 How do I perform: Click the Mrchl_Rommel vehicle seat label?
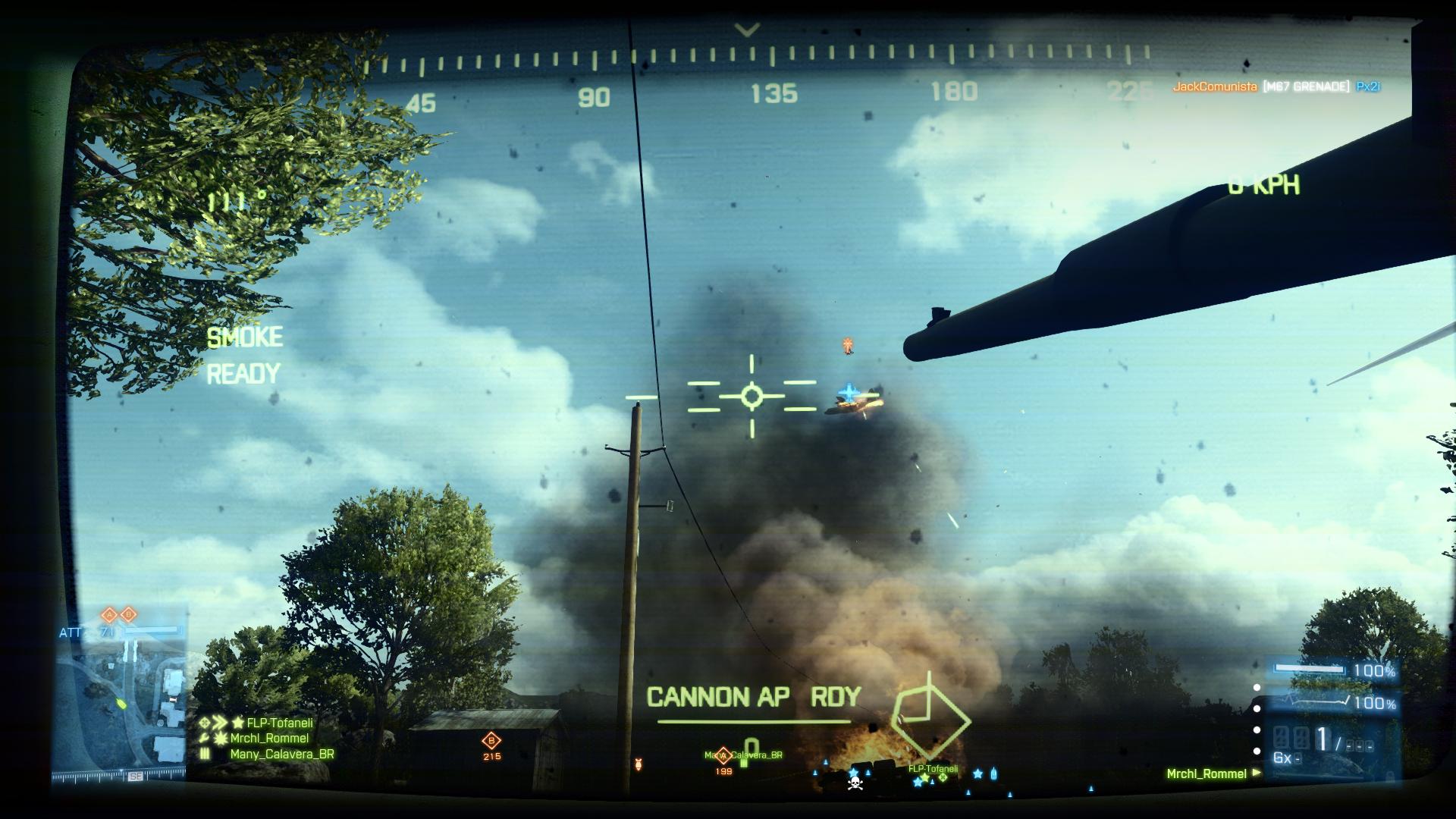coord(1206,774)
